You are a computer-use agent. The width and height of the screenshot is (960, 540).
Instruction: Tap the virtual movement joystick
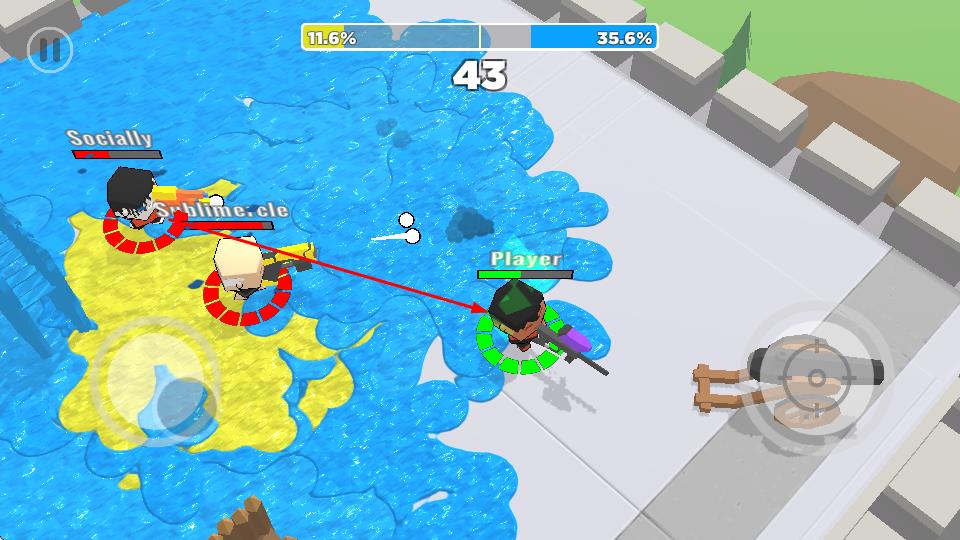[x=157, y=383]
